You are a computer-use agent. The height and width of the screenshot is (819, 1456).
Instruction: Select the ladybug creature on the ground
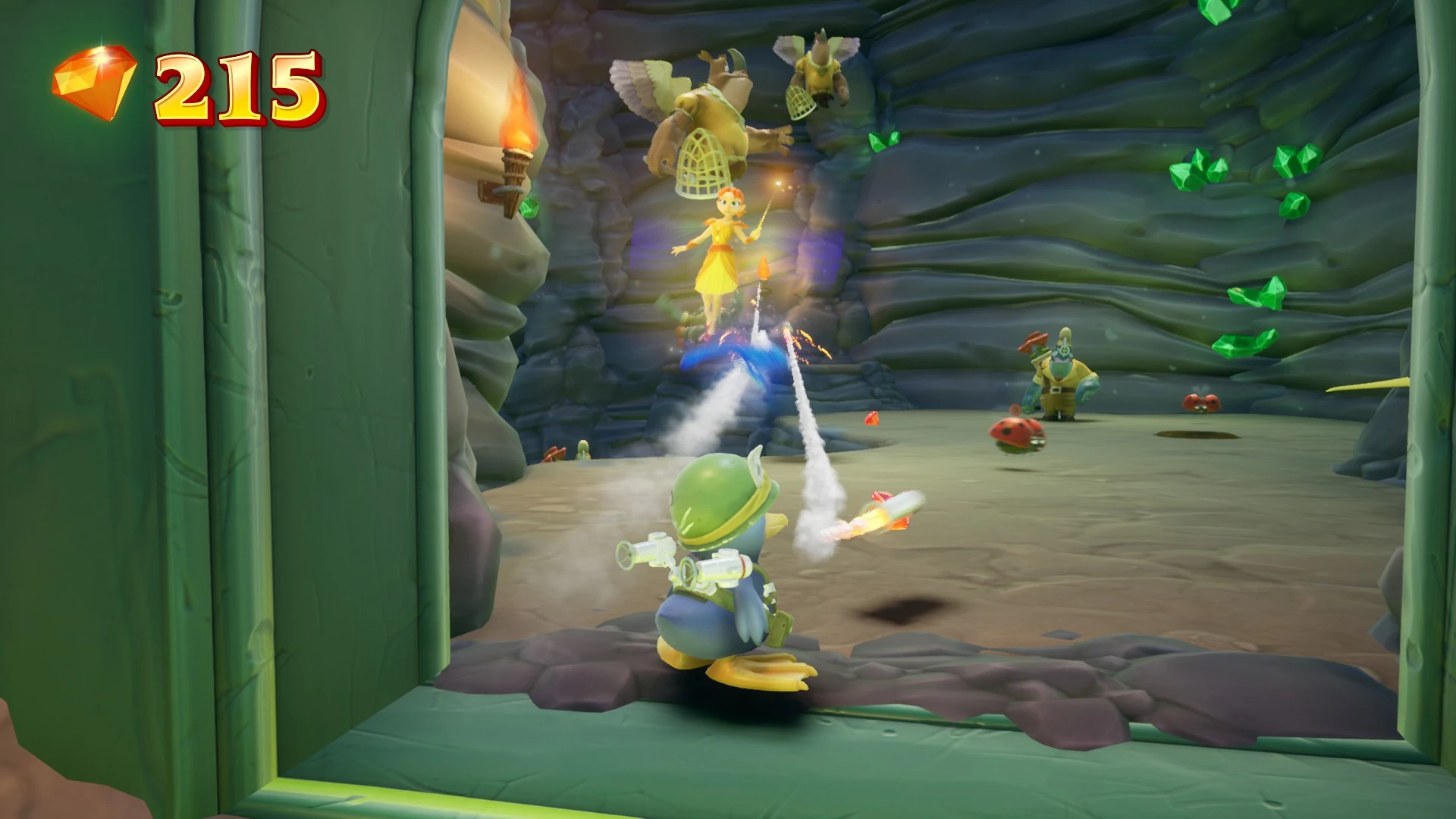pos(1016,432)
